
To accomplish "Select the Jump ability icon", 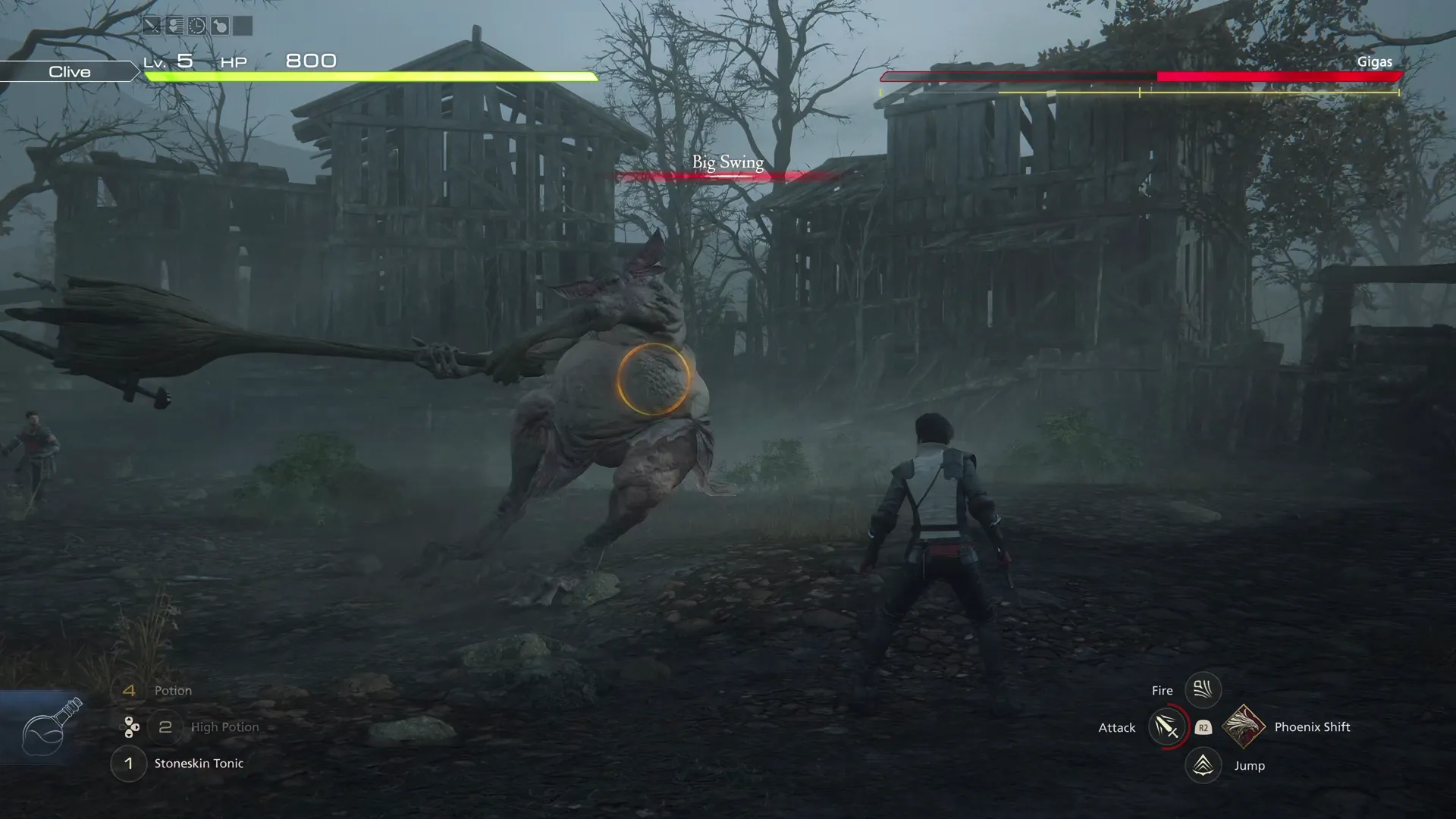I will click(x=1202, y=765).
